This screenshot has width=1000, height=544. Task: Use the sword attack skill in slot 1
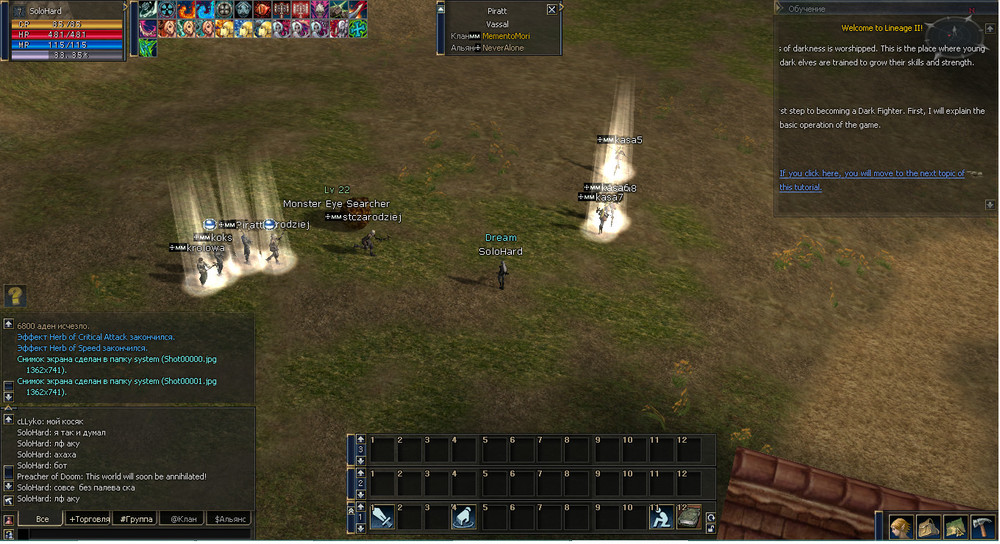382,517
